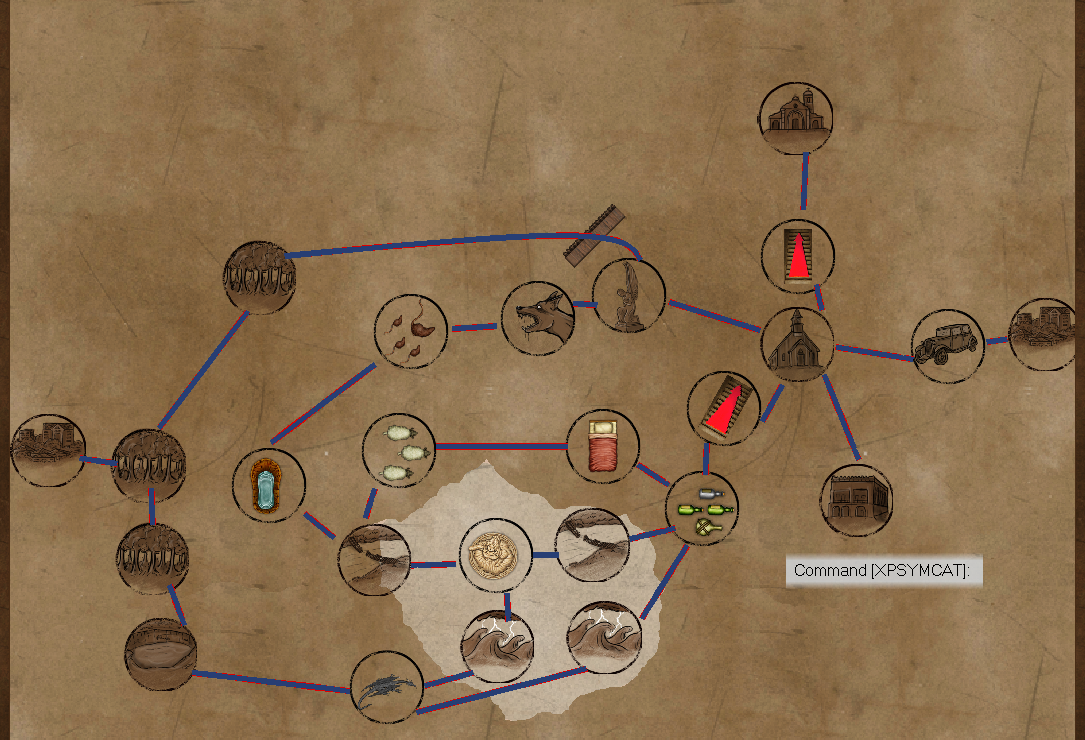Select the blue pool node
The image size is (1085, 740).
tap(268, 485)
